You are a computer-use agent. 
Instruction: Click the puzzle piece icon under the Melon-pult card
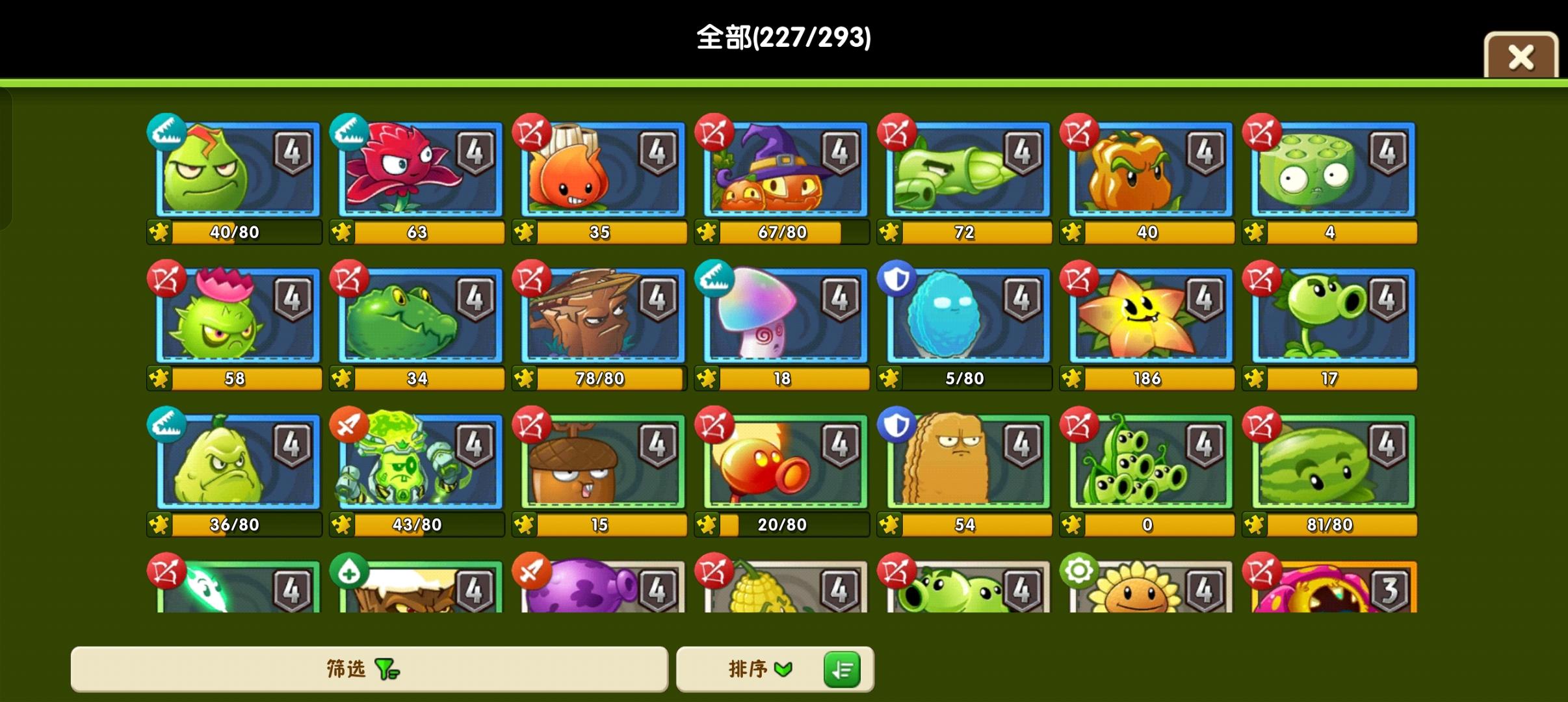tap(1255, 525)
